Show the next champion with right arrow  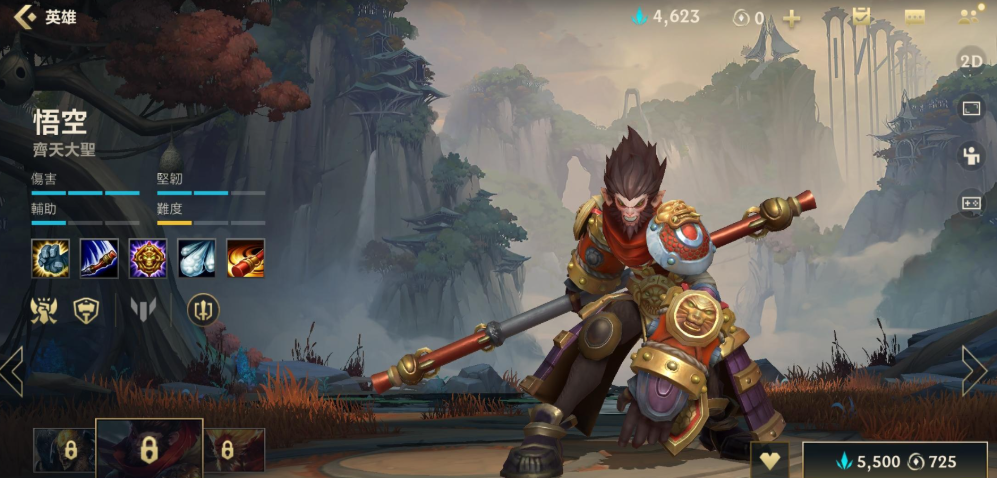pyautogui.click(x=975, y=371)
